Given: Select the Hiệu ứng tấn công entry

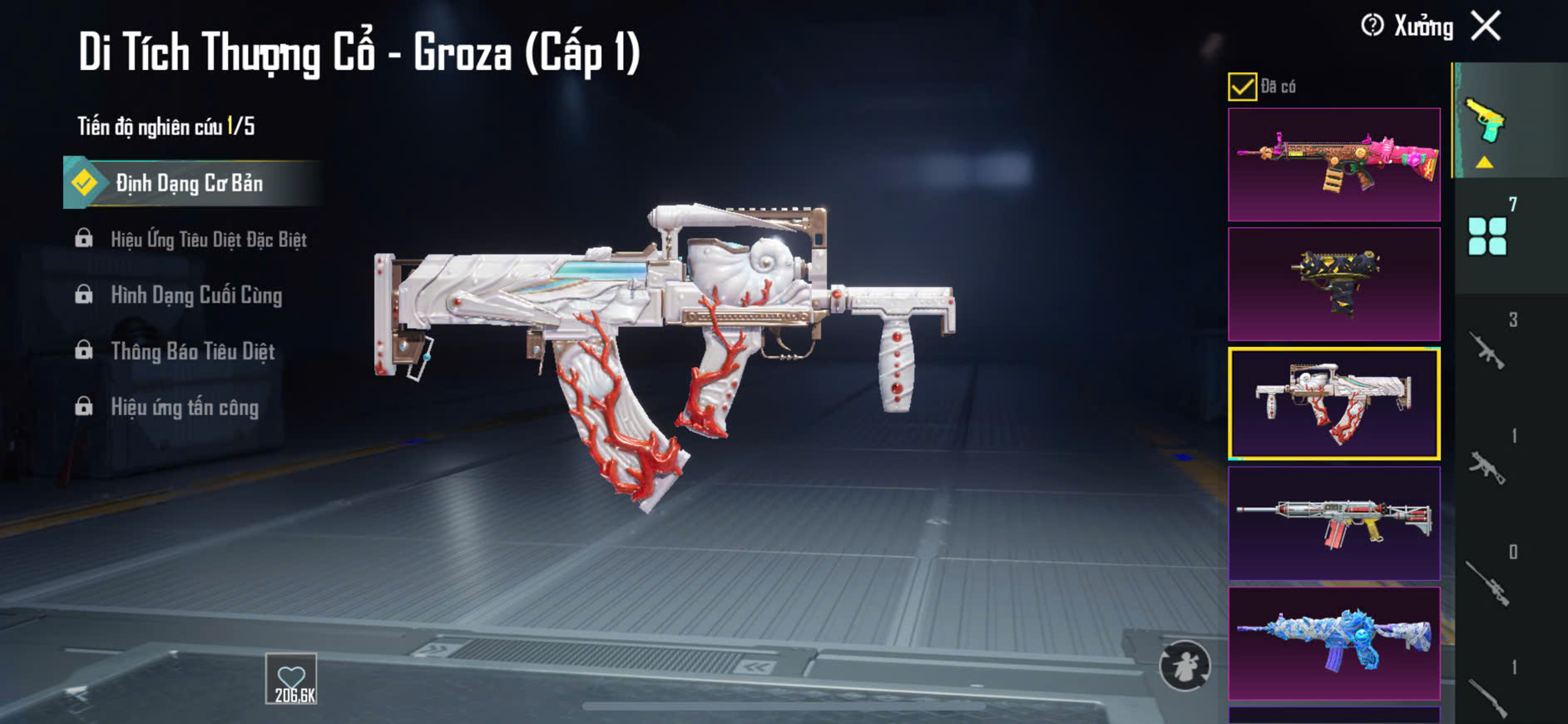Looking at the screenshot, I should point(185,407).
